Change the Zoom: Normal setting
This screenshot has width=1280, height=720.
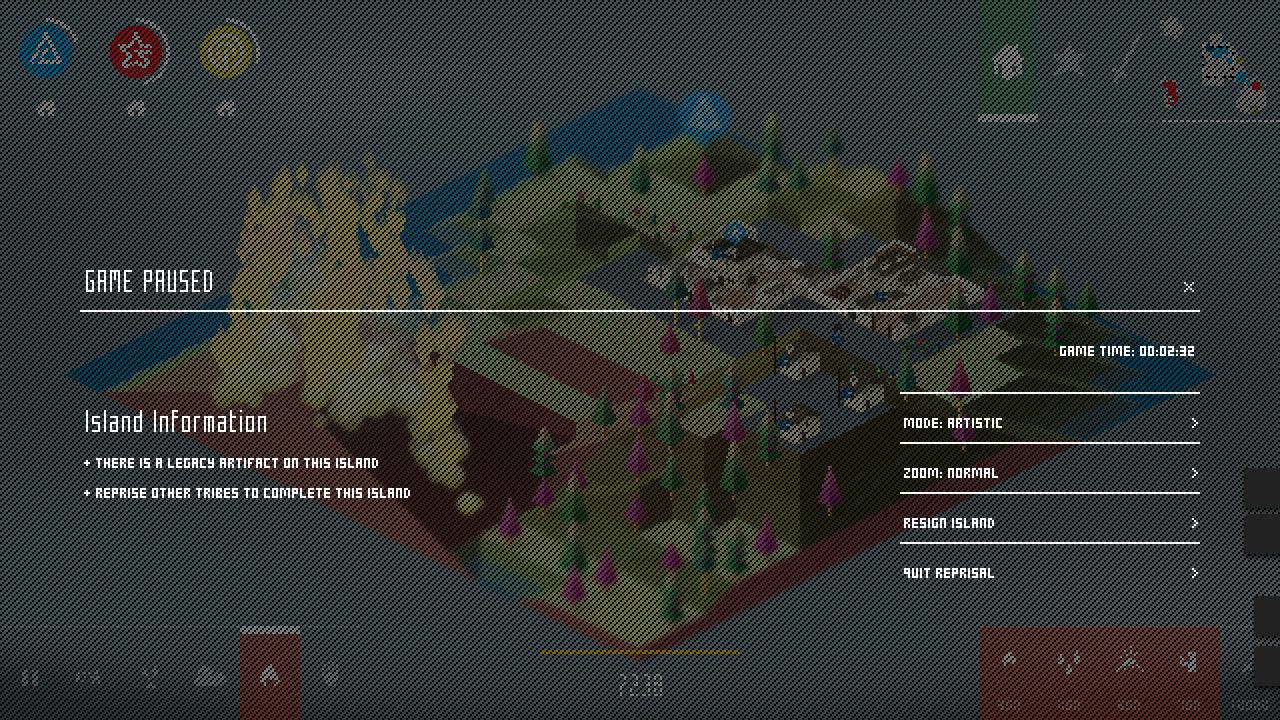point(1049,473)
